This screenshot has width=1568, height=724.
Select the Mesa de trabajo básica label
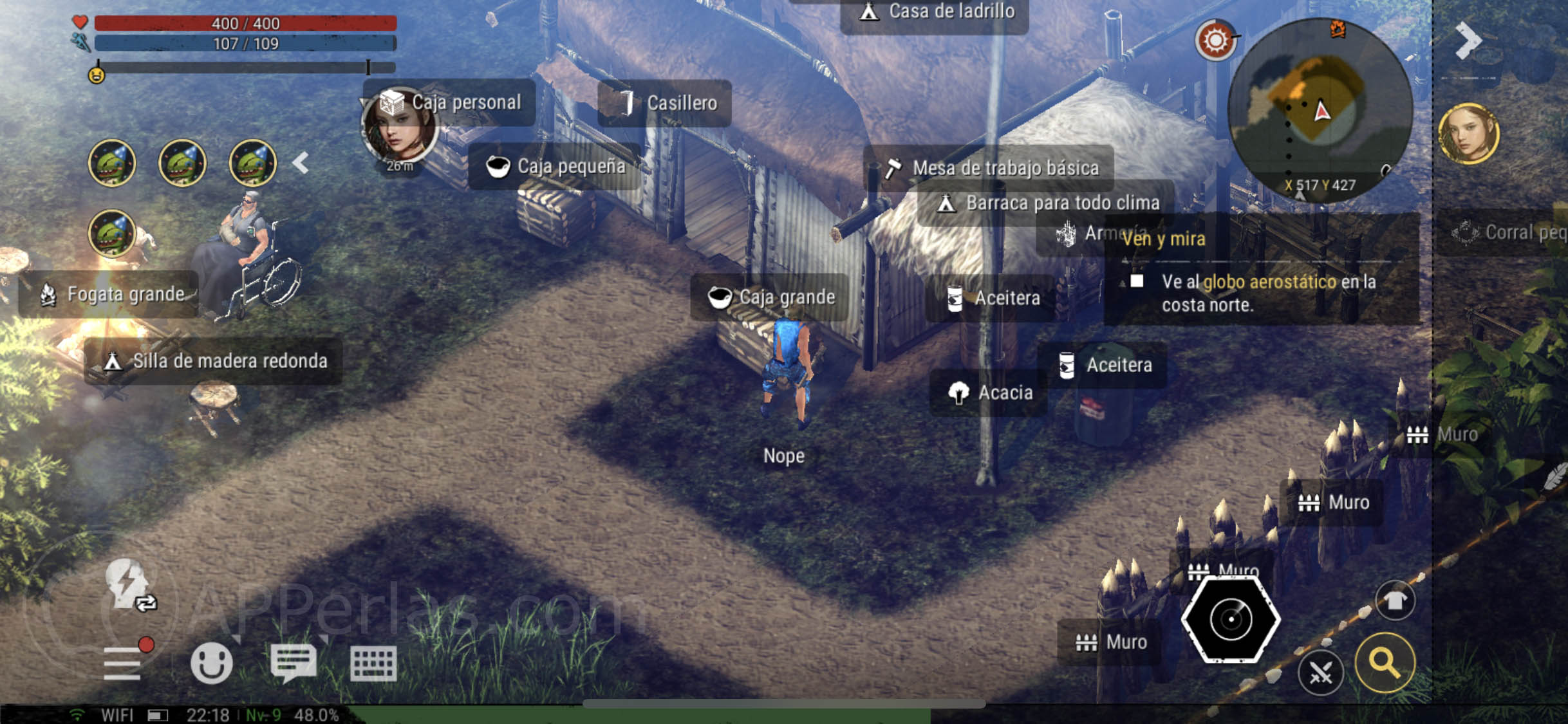[991, 168]
